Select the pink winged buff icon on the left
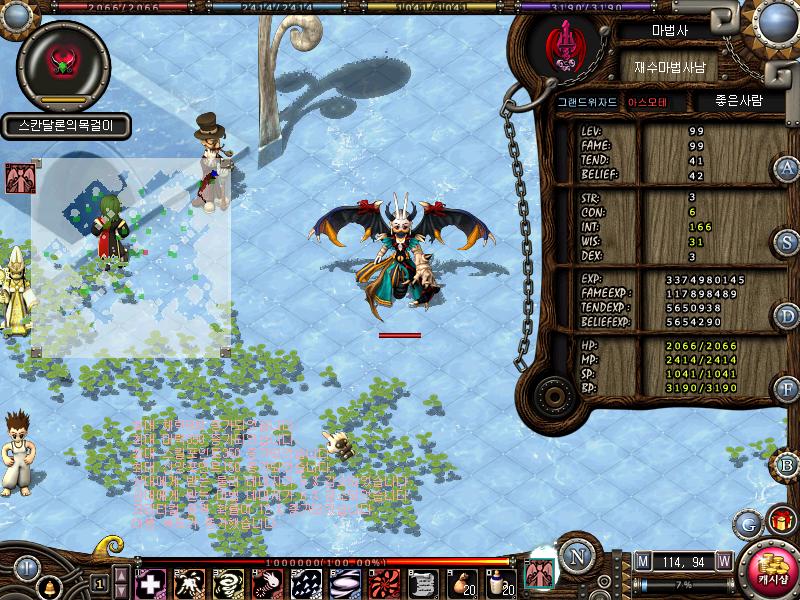 (x=17, y=178)
